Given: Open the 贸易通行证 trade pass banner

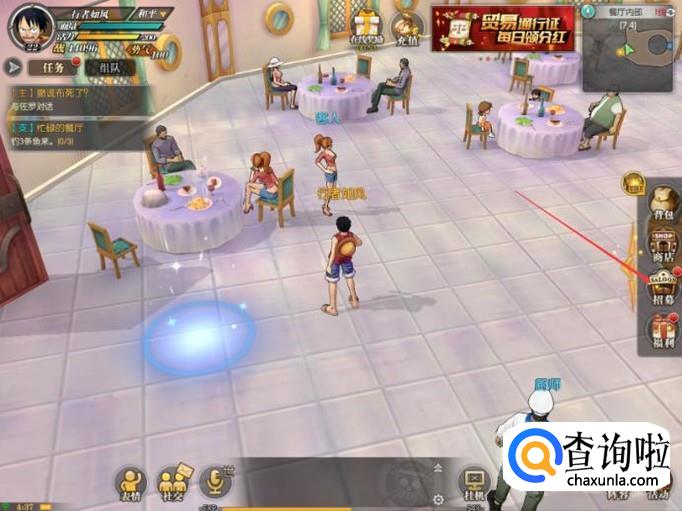Looking at the screenshot, I should tap(502, 26).
